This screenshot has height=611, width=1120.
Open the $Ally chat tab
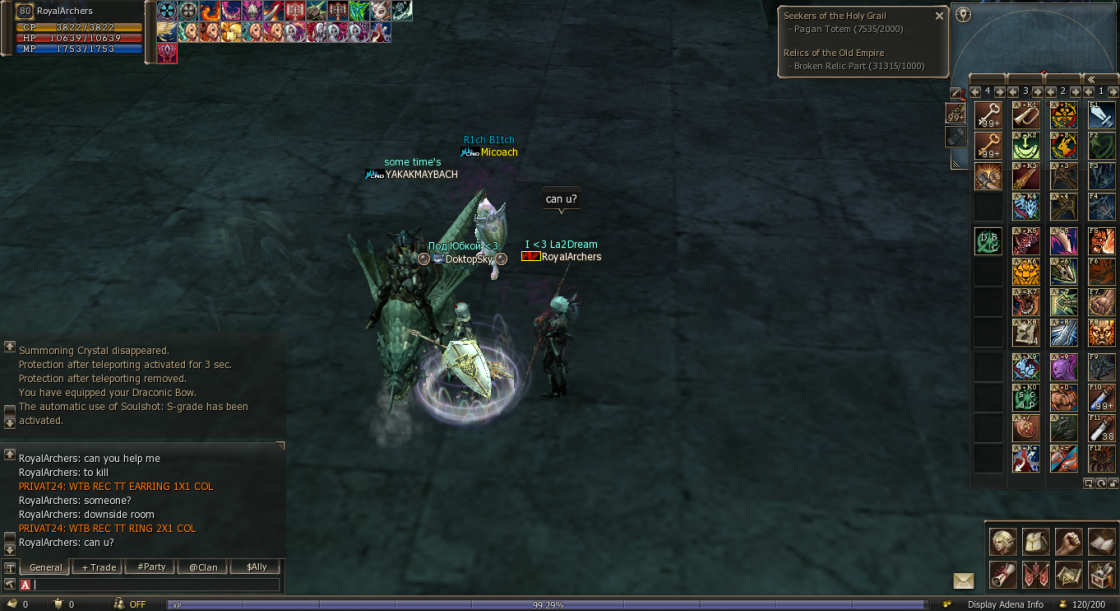[256, 567]
